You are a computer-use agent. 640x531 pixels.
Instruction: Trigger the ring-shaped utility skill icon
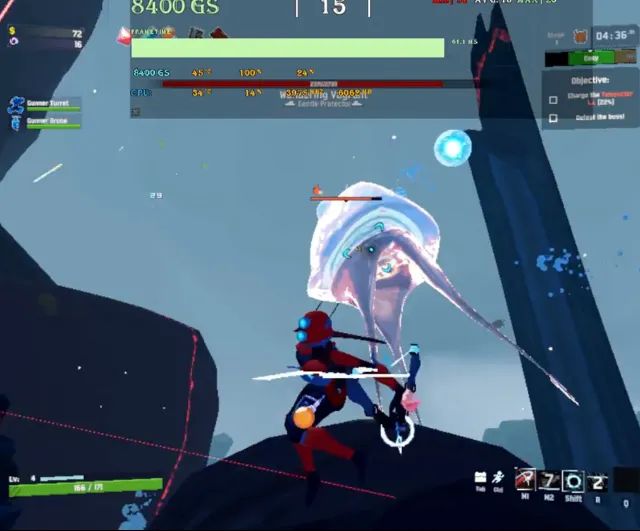572,480
